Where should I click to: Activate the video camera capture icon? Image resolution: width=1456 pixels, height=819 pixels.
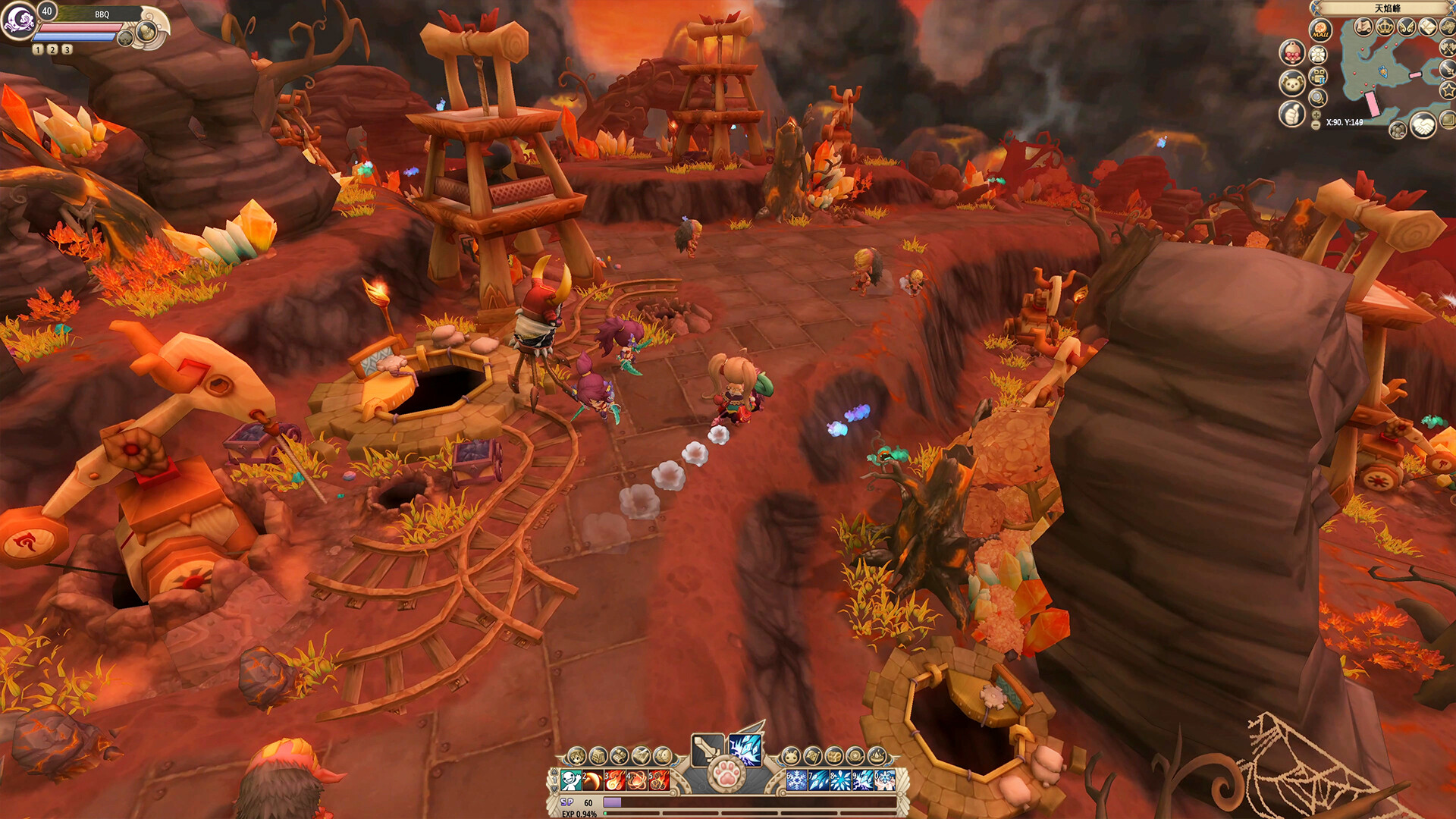(x=1318, y=75)
